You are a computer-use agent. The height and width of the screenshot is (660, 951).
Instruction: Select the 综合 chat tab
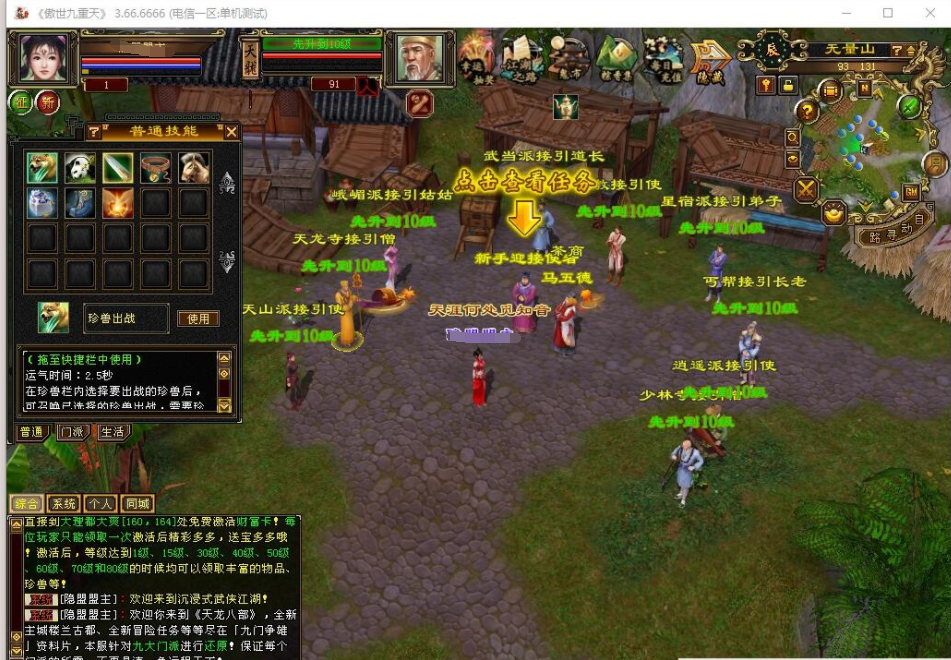point(26,503)
